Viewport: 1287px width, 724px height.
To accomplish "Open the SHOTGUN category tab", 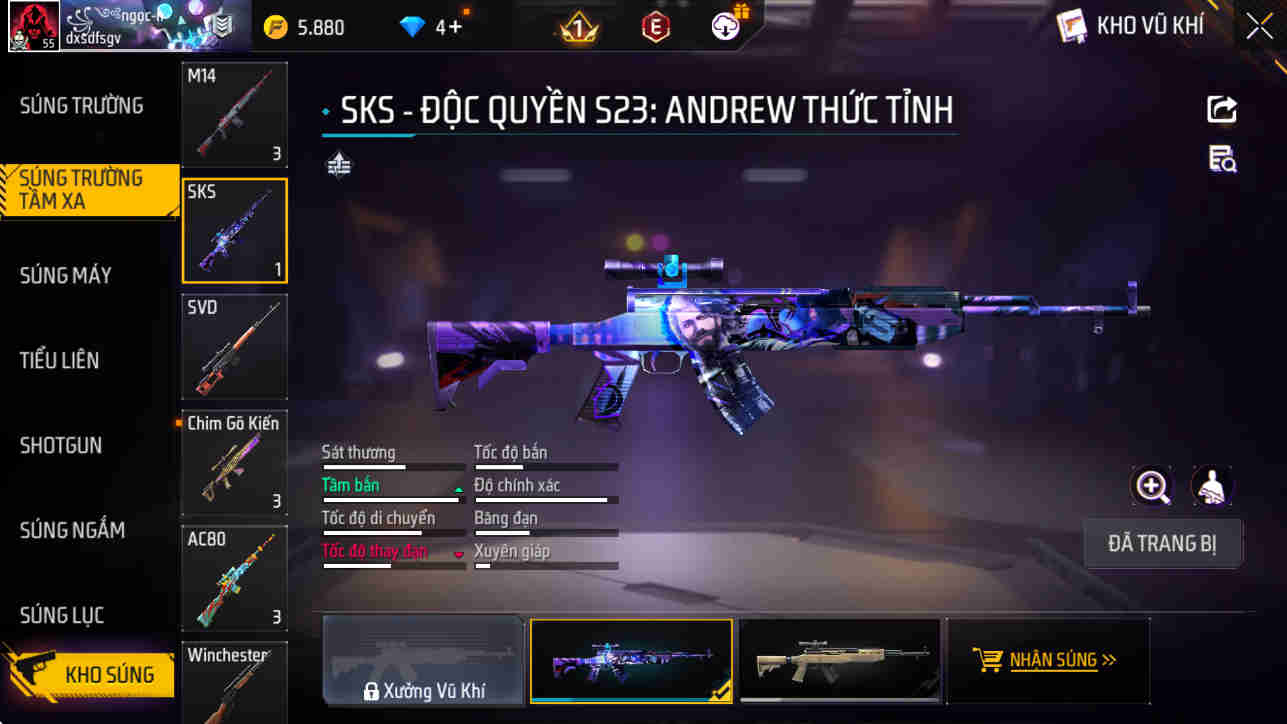I will [x=62, y=445].
